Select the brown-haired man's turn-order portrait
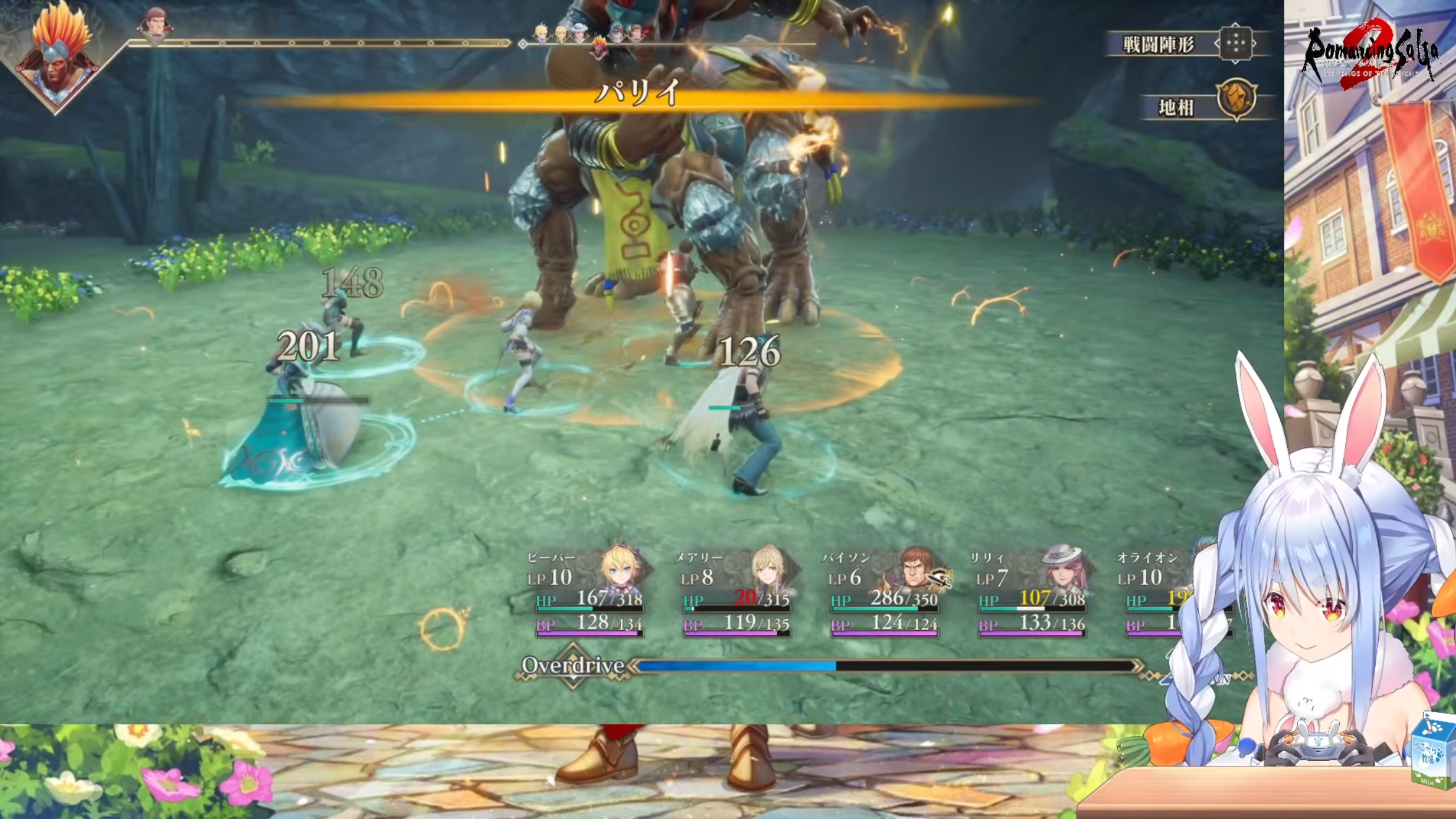Image resolution: width=1456 pixels, height=819 pixels. pyautogui.click(x=155, y=26)
